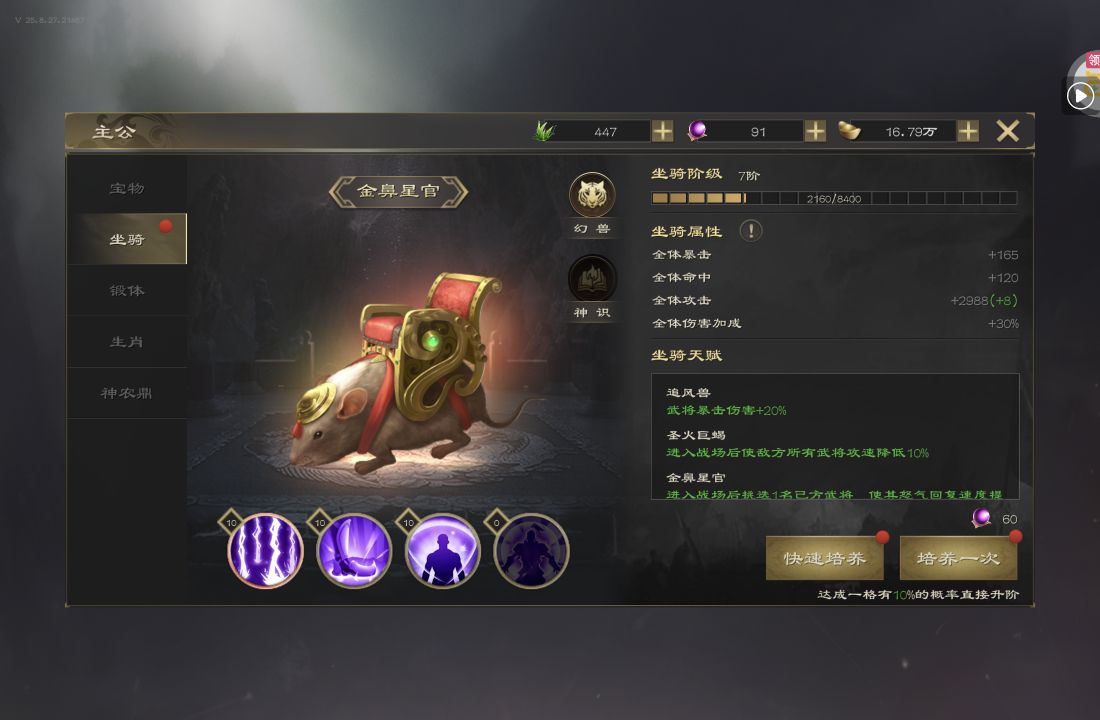
Task: Select the 坐骑 tab
Action: (x=127, y=239)
